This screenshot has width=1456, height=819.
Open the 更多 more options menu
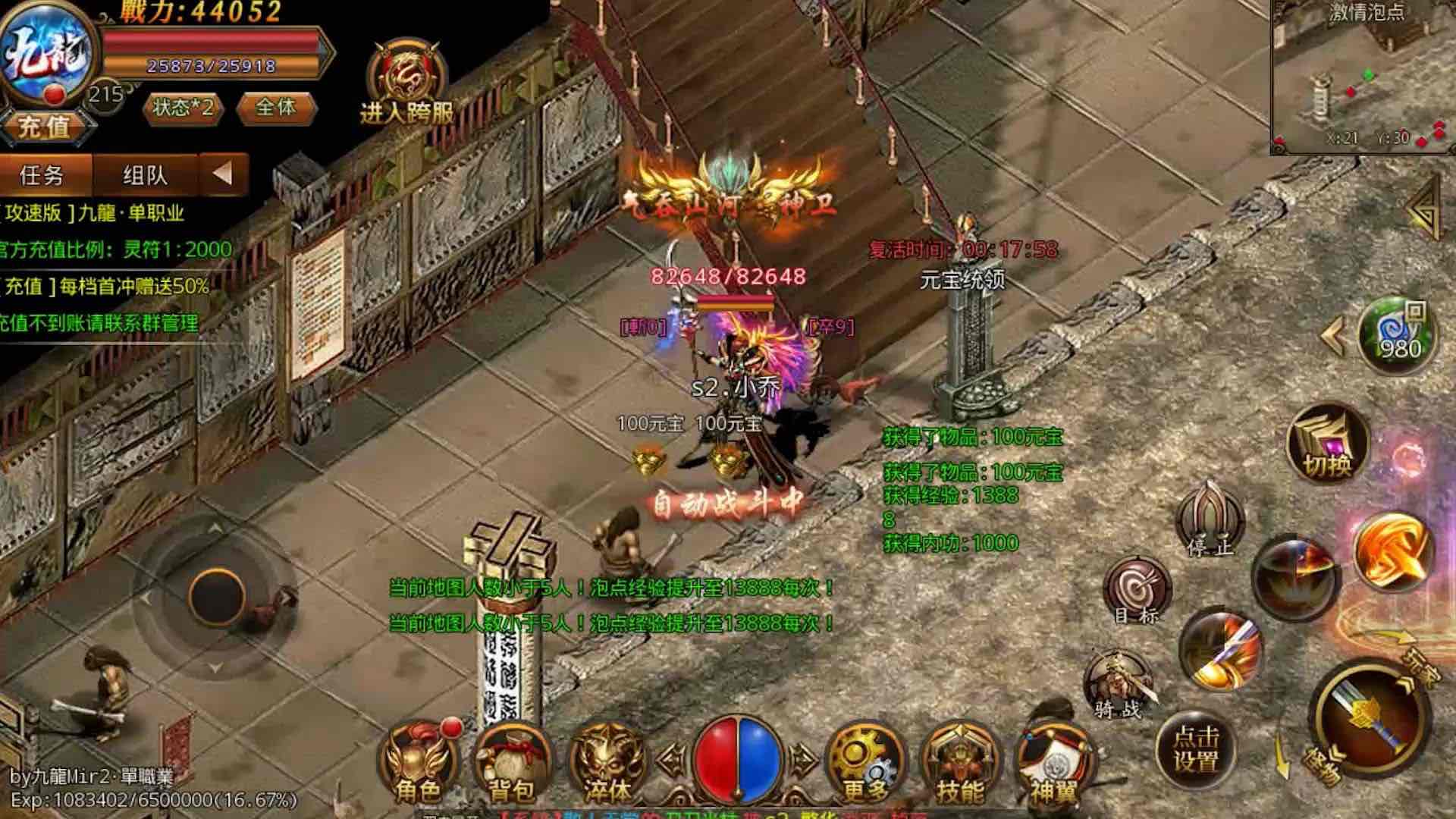pyautogui.click(x=864, y=761)
